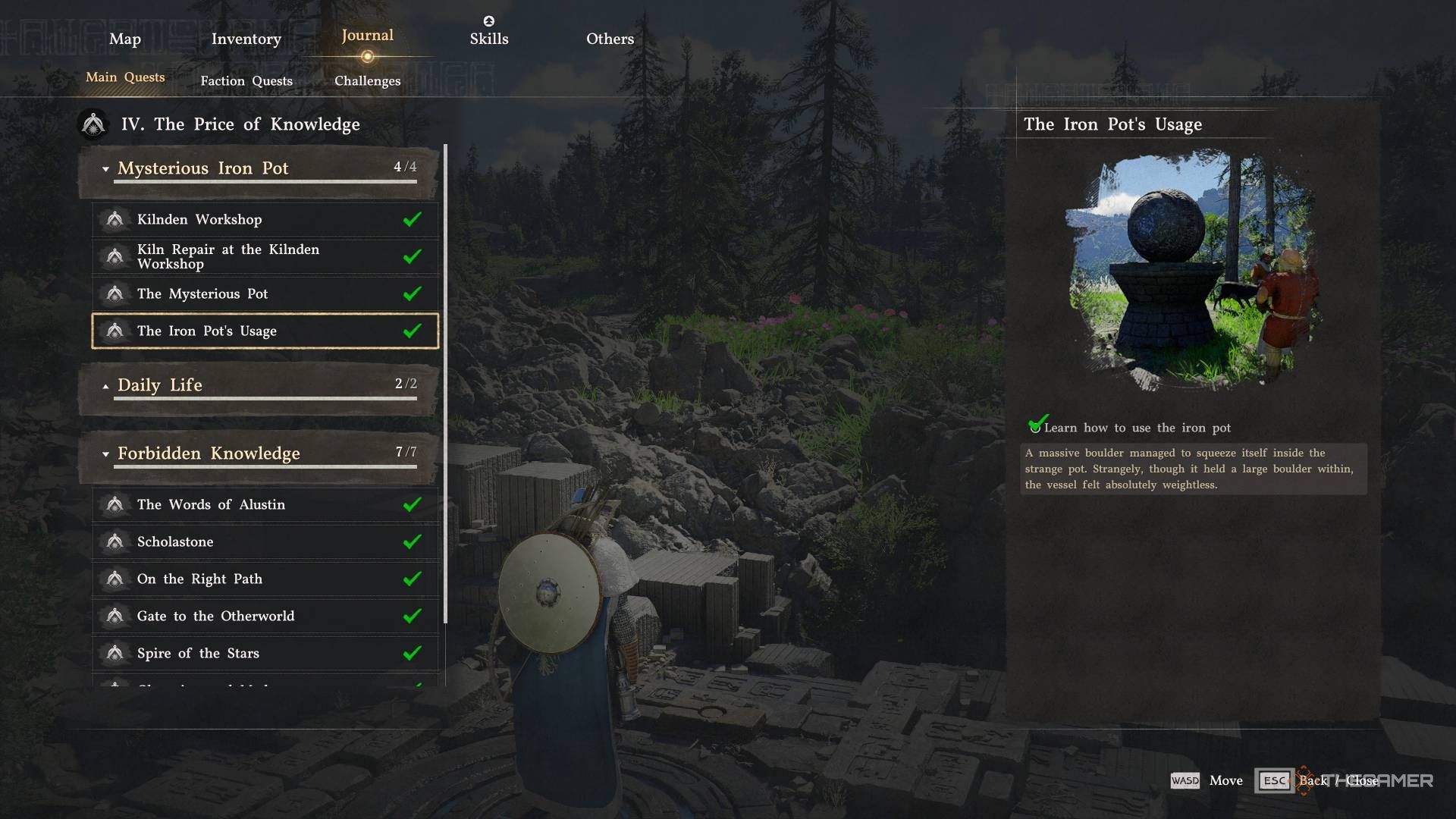Switch to Faction Quests

[246, 81]
